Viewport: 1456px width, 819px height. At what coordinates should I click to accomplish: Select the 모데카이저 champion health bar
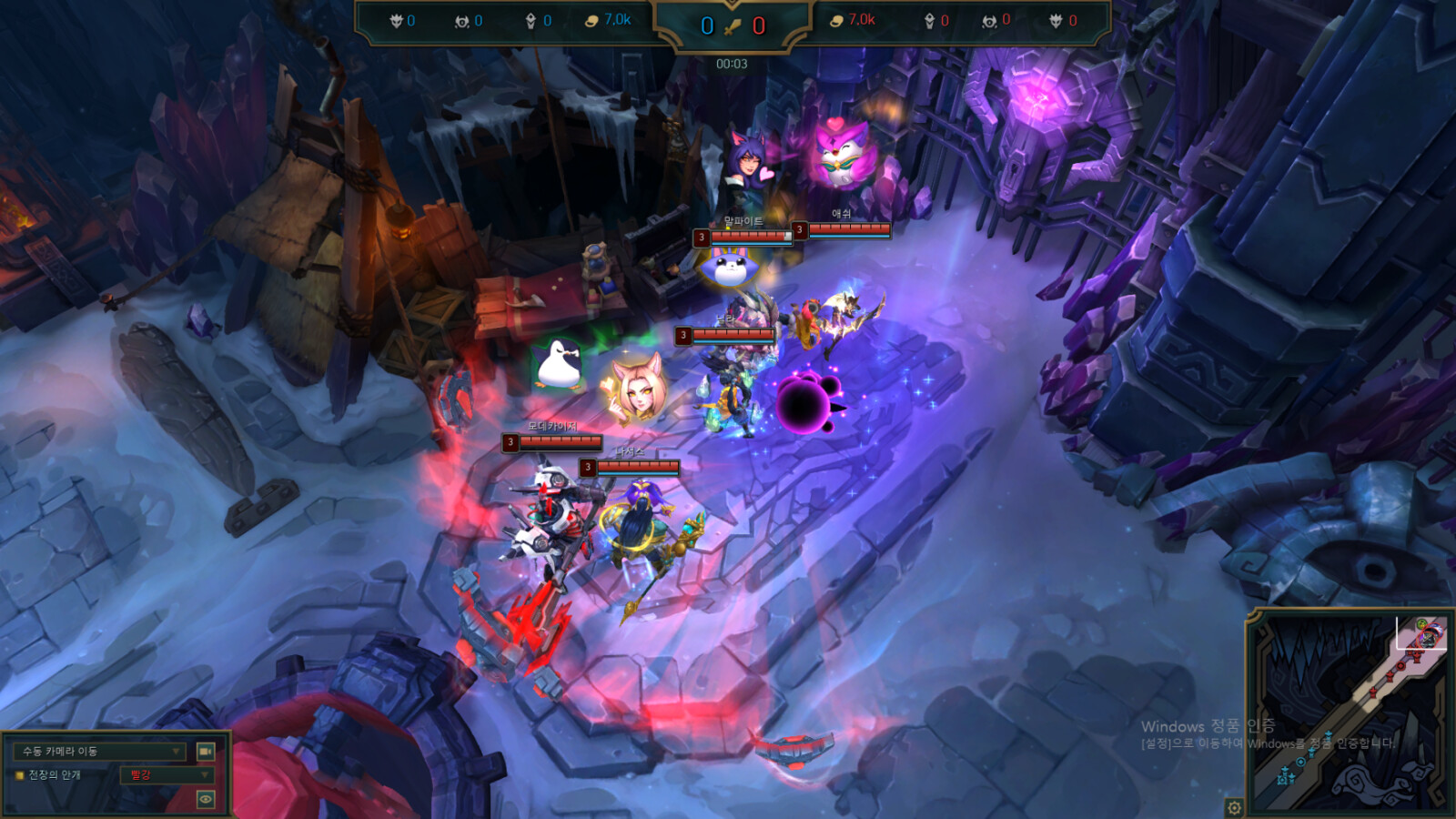click(560, 442)
